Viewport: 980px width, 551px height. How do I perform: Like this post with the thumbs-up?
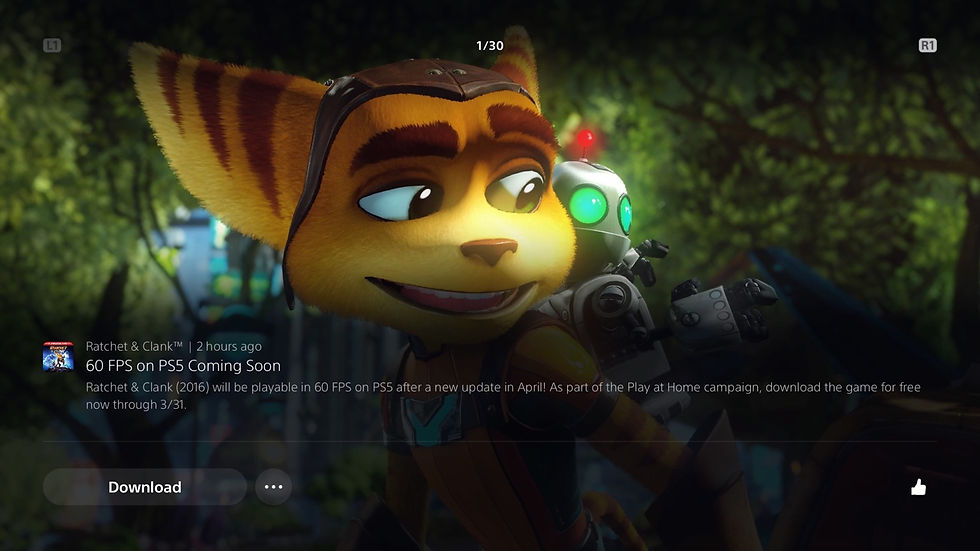click(918, 487)
